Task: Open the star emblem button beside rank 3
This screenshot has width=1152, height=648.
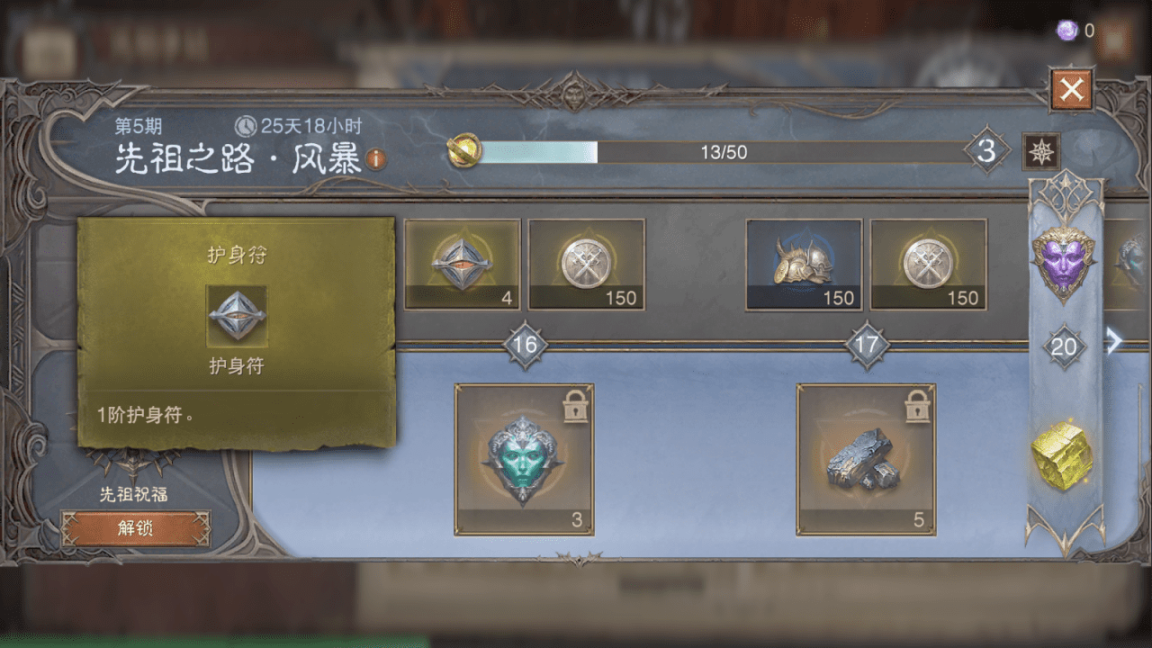Action: (1040, 152)
